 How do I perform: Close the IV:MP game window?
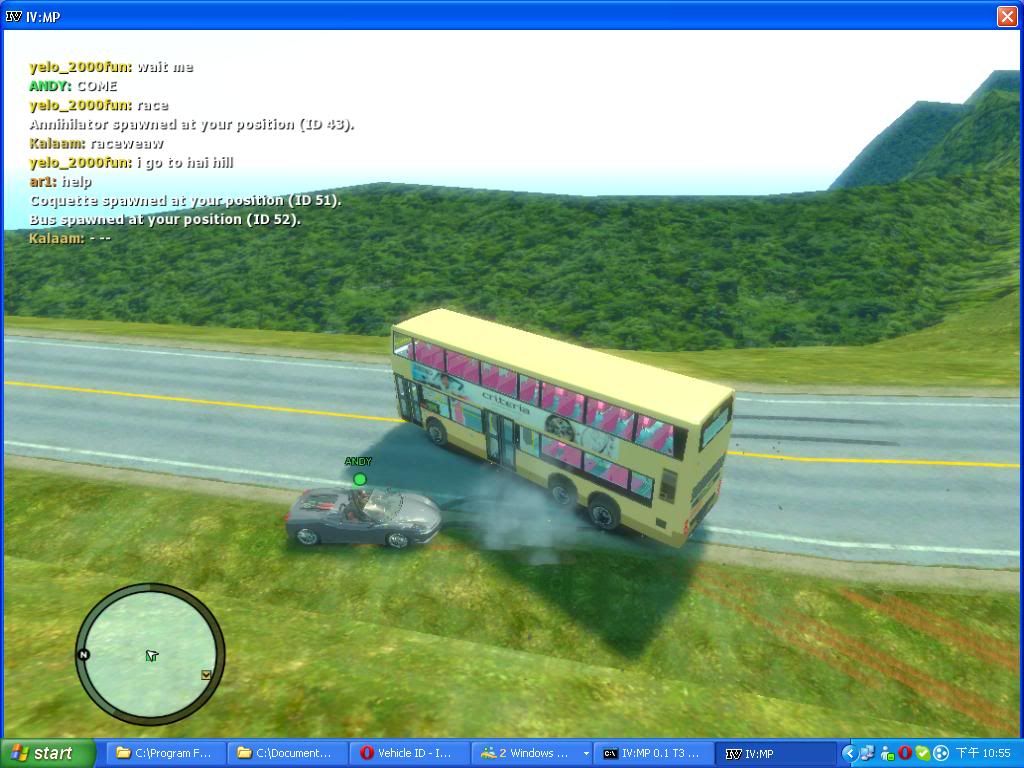[x=1007, y=16]
